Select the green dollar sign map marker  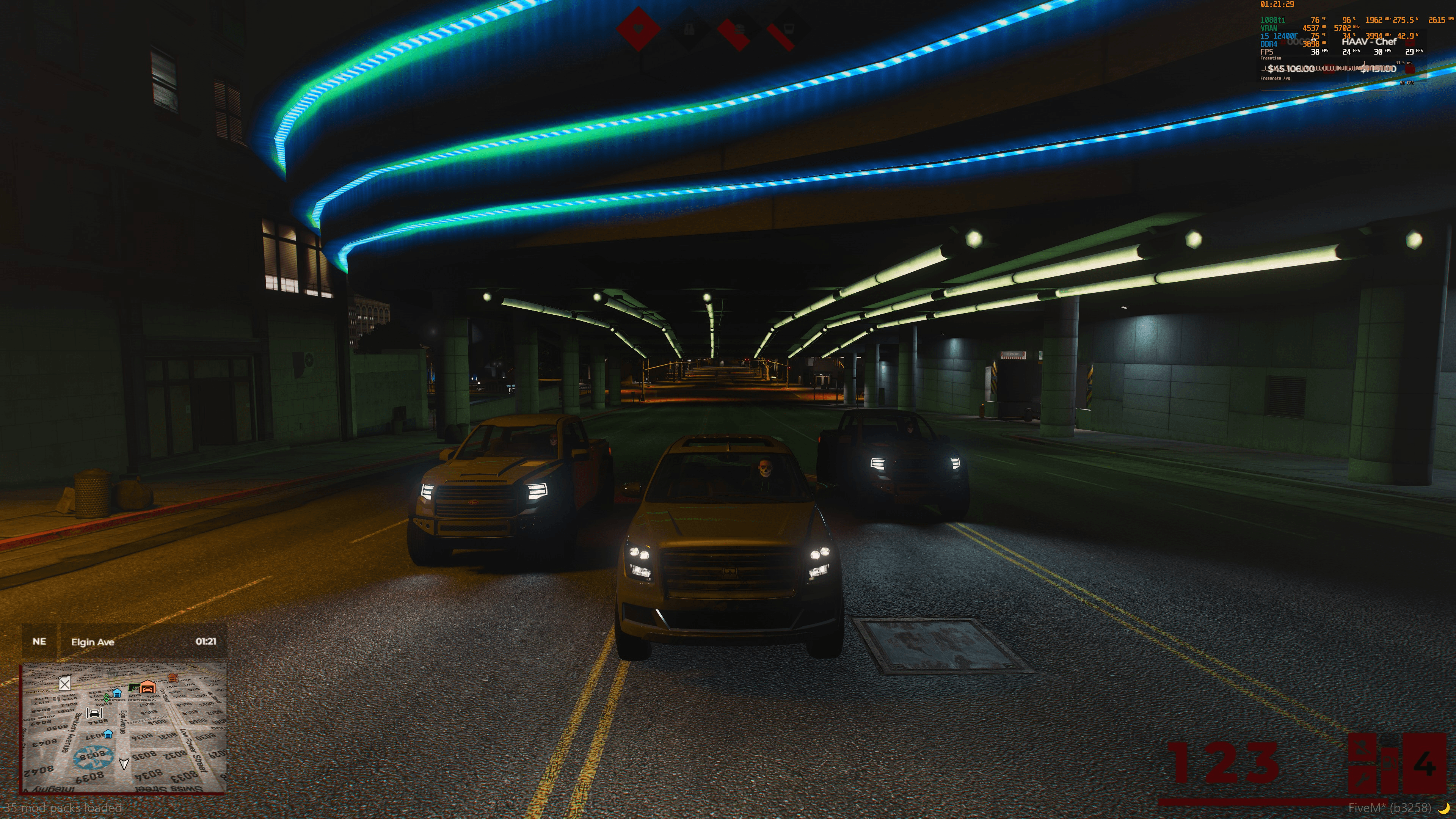(x=106, y=698)
